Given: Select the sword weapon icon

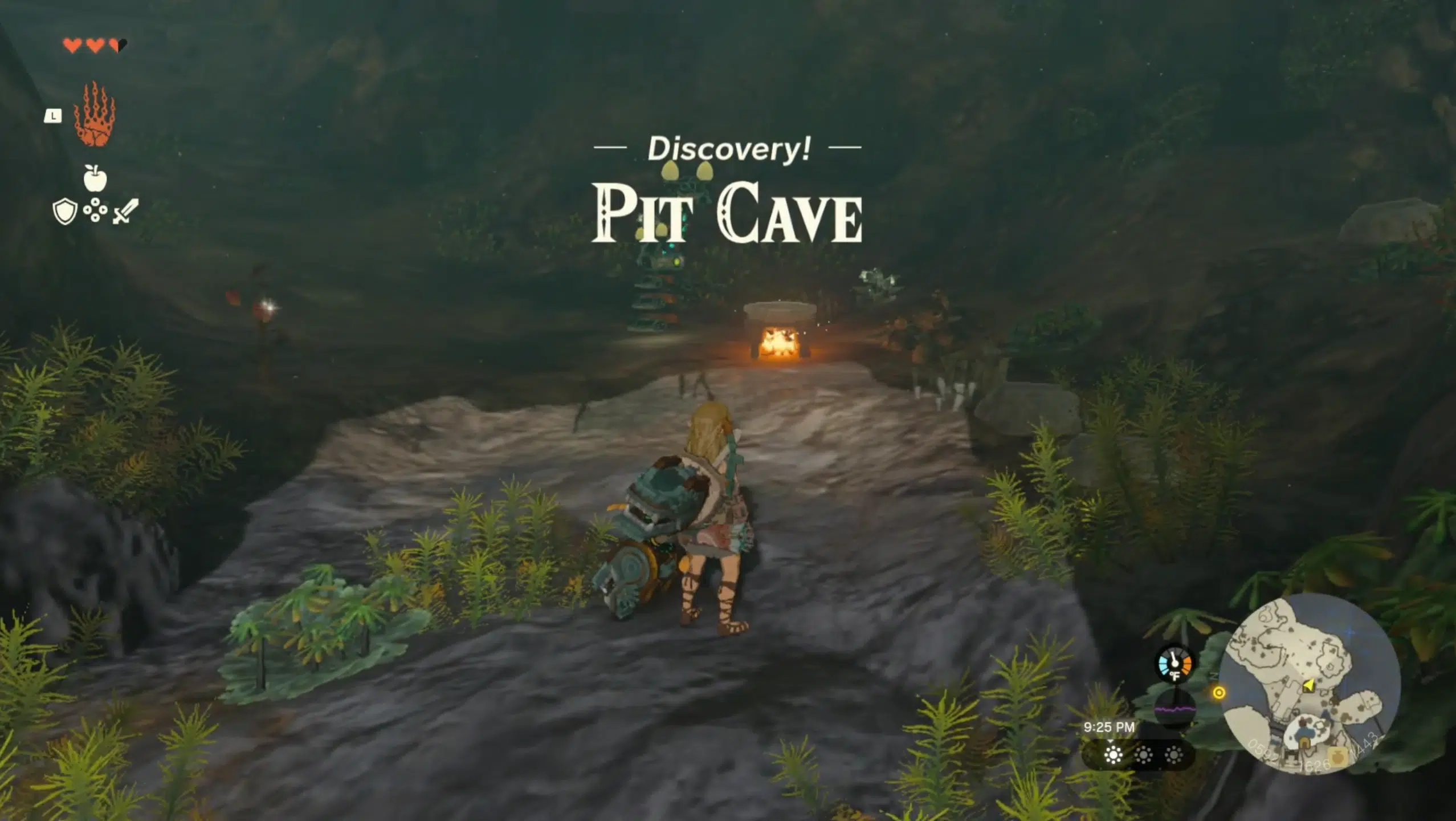Looking at the screenshot, I should click(x=125, y=211).
